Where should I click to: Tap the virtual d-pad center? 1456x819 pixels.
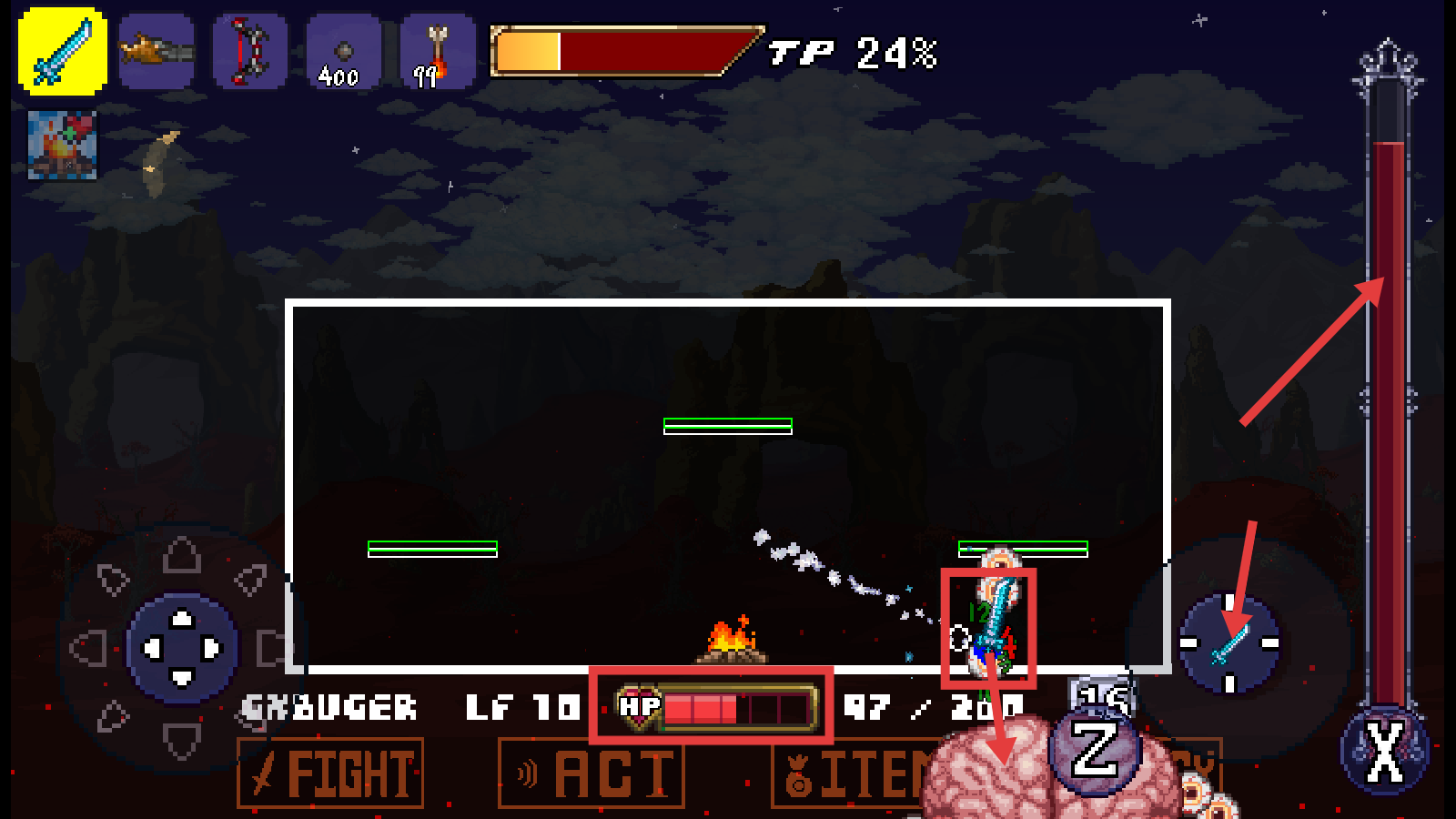182,648
